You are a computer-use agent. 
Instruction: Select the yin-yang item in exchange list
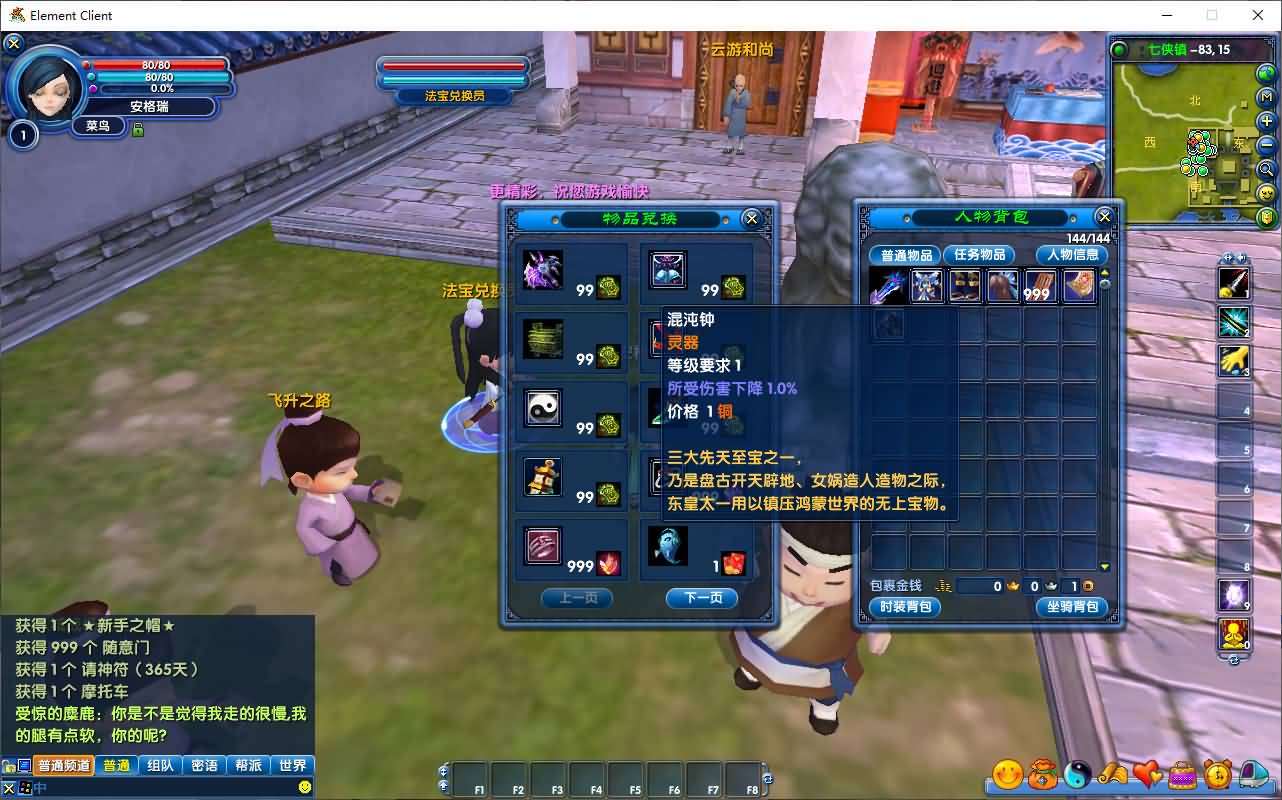544,408
